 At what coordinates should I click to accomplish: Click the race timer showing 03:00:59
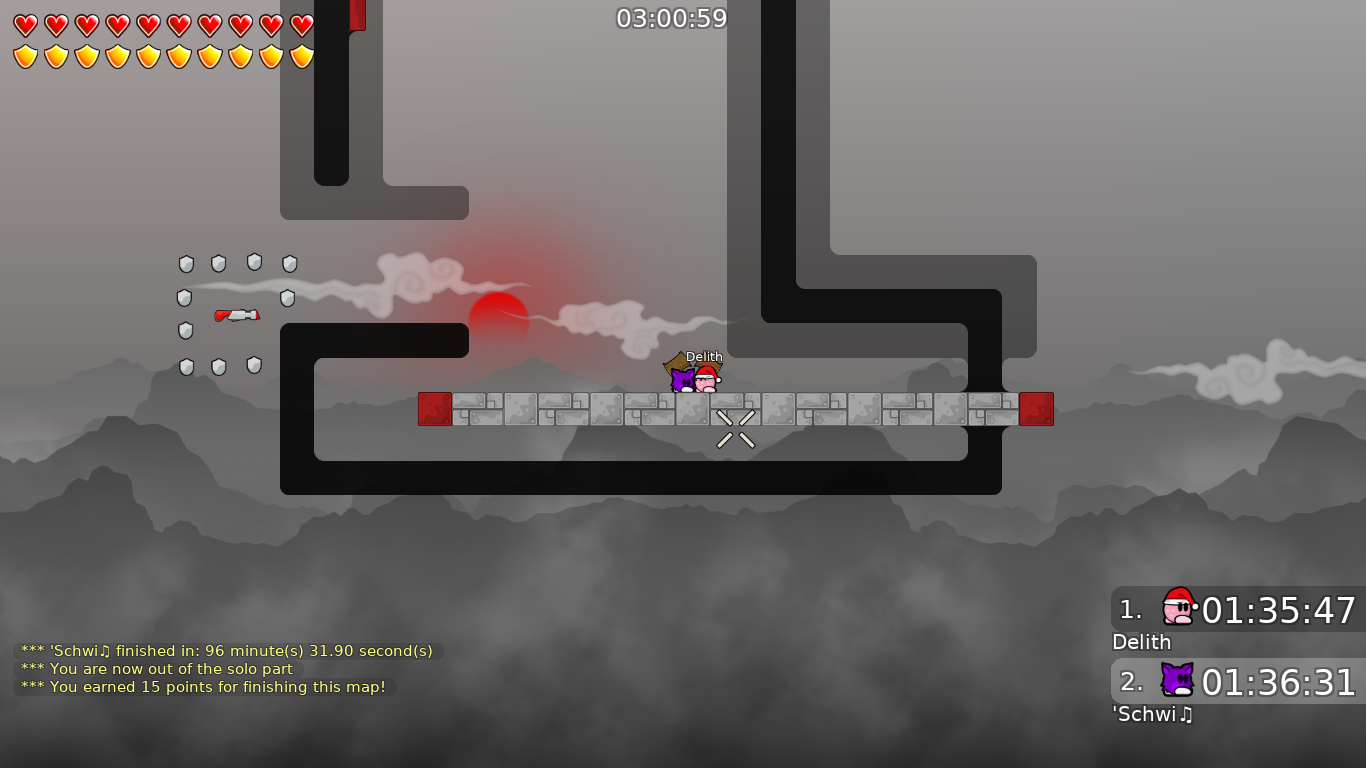pos(672,17)
